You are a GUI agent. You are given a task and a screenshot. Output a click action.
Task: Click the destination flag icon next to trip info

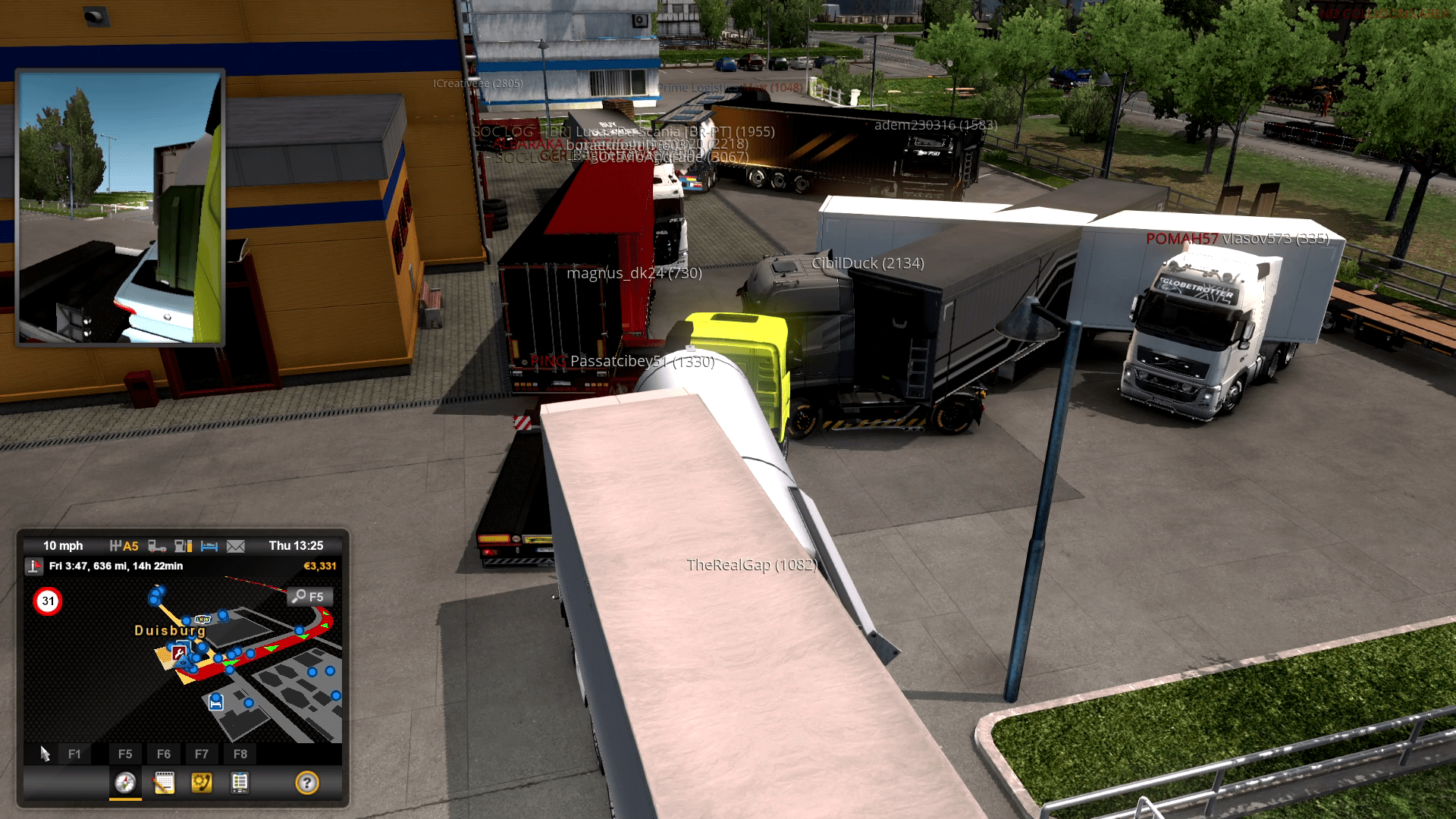click(x=35, y=566)
